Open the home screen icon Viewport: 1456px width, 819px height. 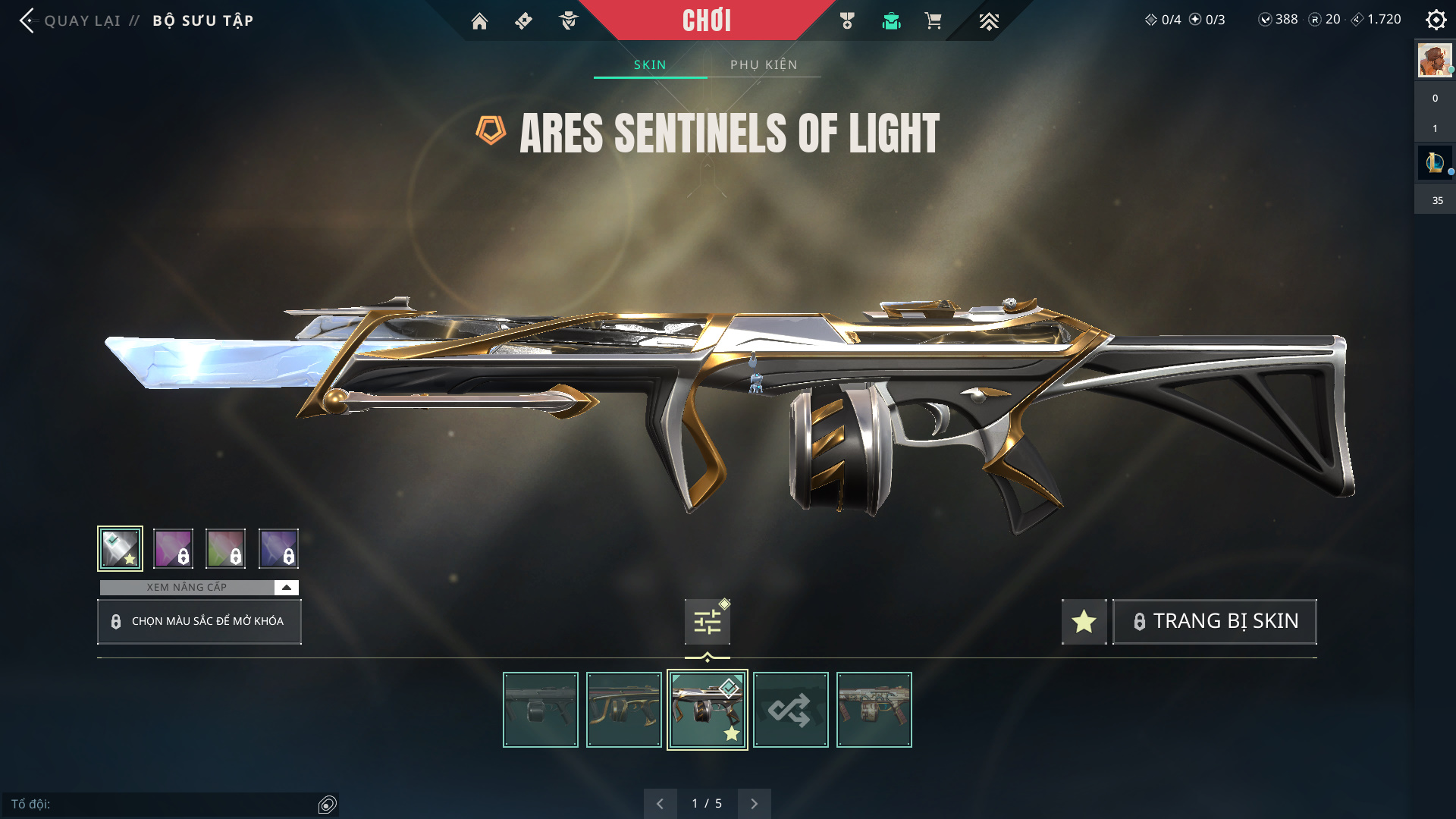click(x=479, y=21)
